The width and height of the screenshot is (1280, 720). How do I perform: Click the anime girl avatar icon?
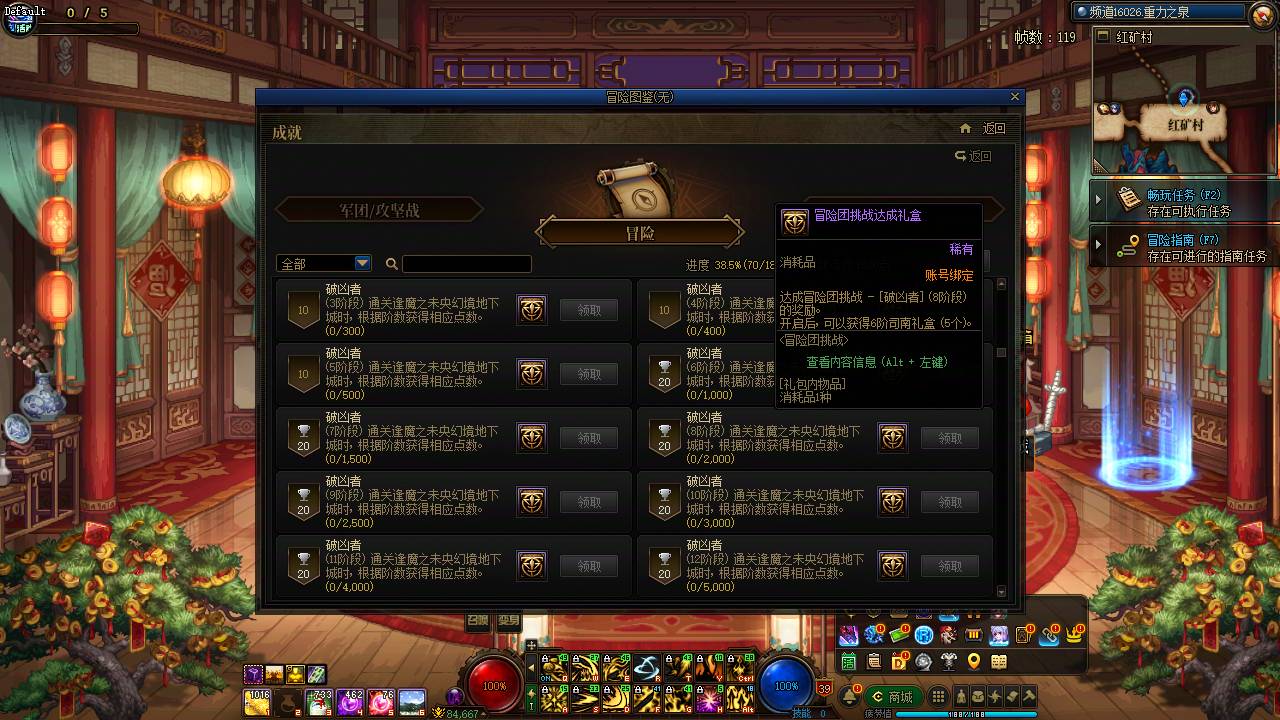[1000, 634]
